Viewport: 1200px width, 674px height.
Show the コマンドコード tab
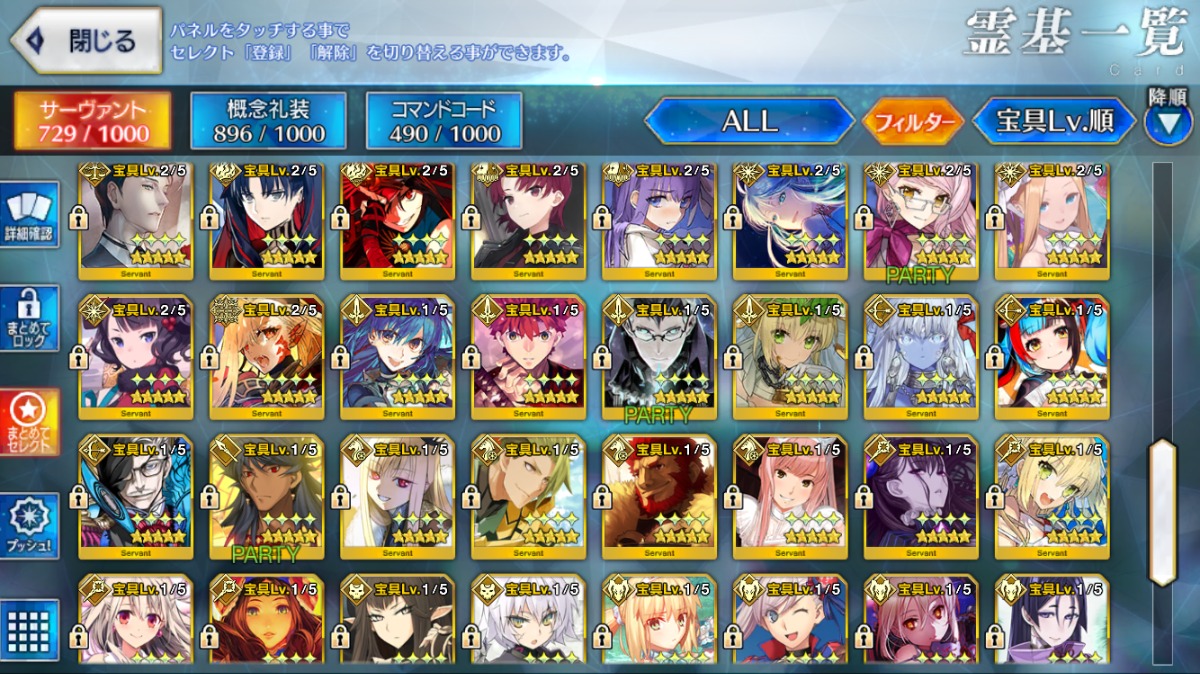(x=444, y=121)
